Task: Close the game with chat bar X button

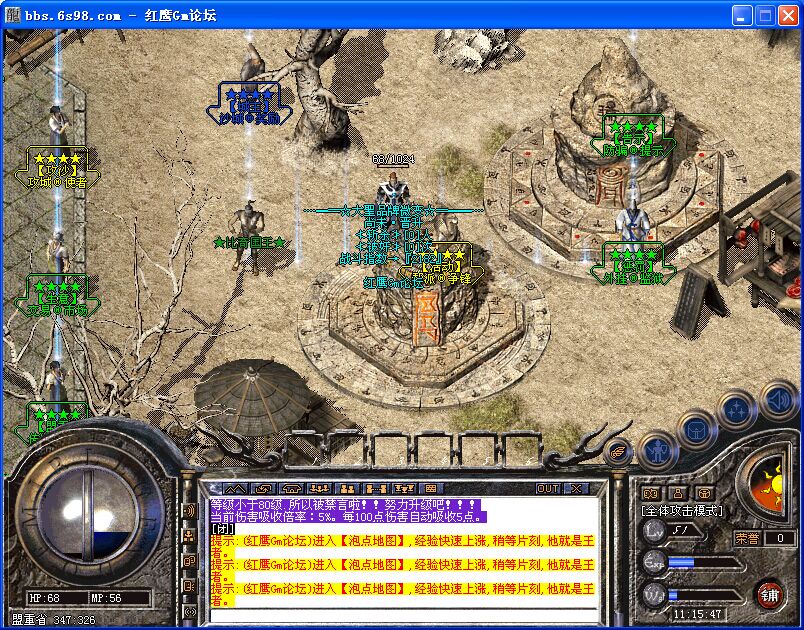Action: pos(576,488)
